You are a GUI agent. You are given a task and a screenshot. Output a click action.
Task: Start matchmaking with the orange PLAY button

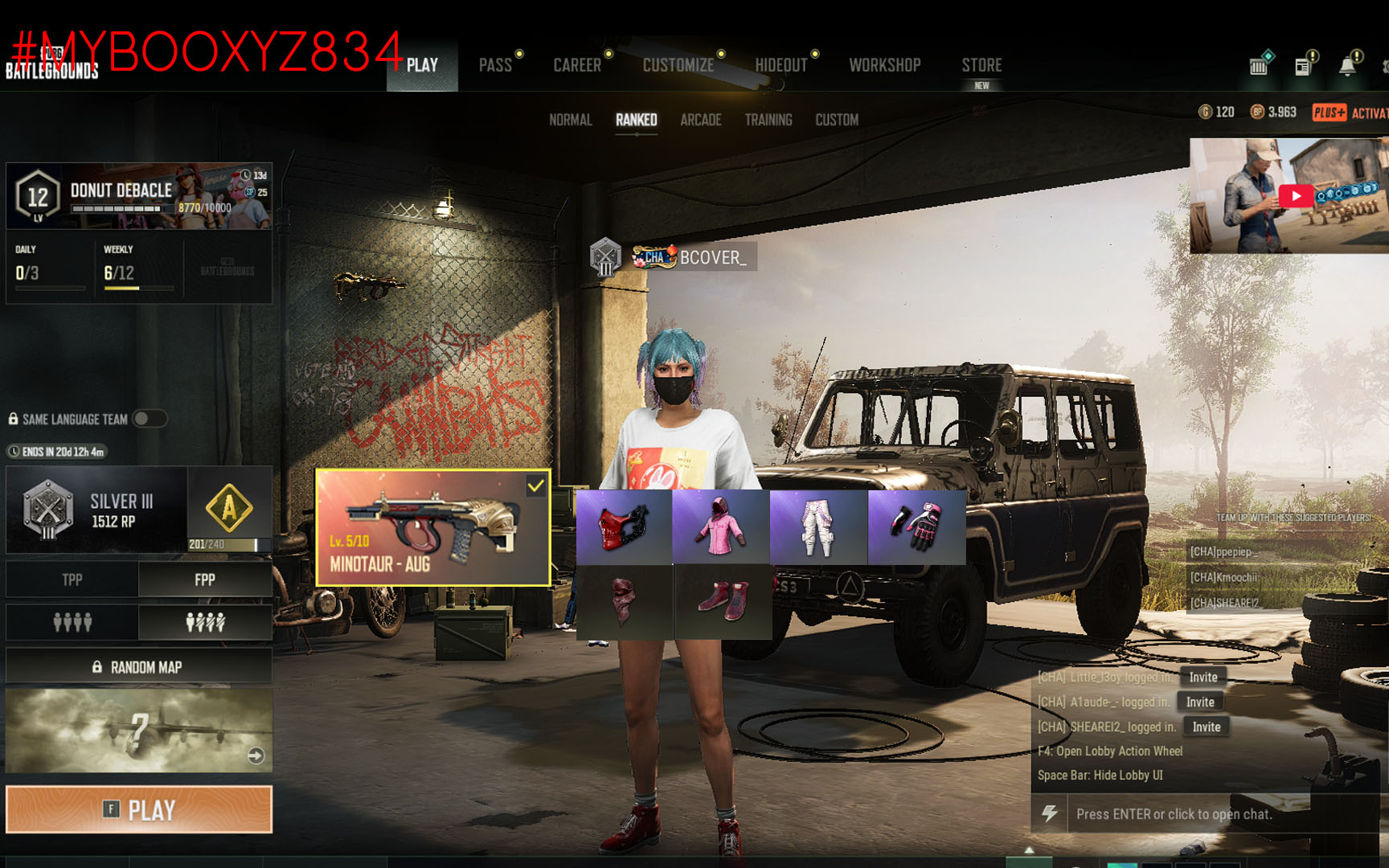139,809
